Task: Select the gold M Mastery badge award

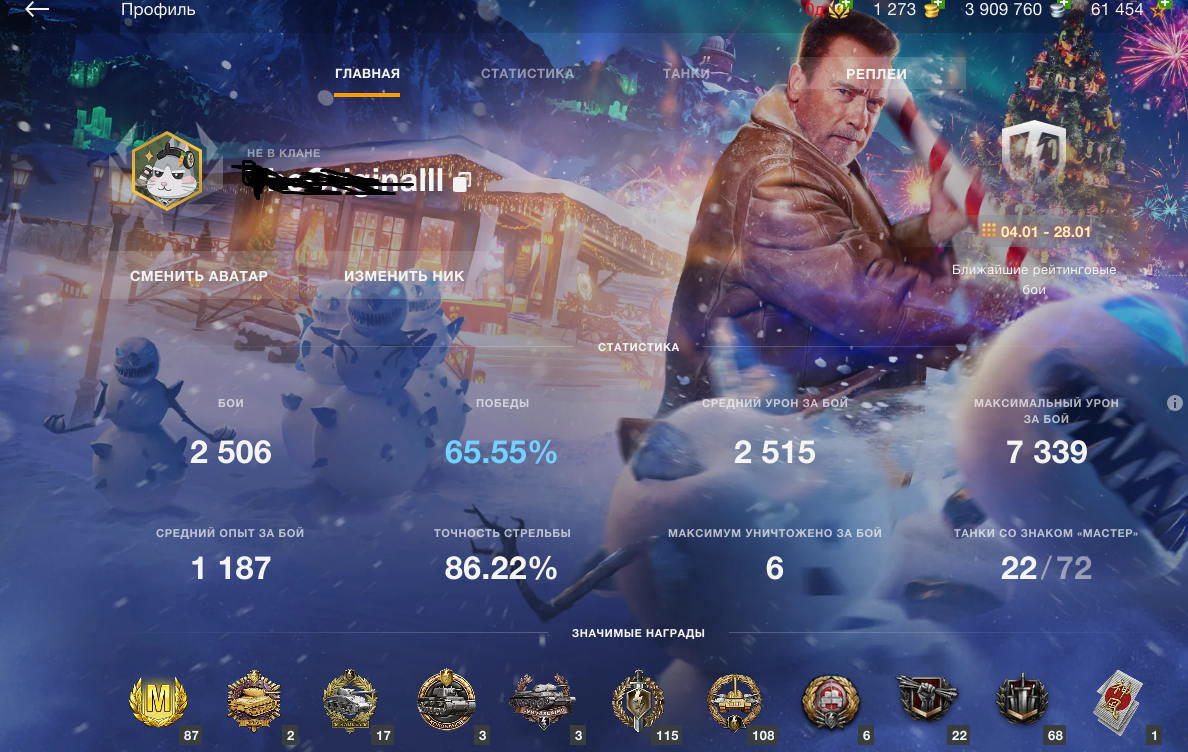Action: pyautogui.click(x=159, y=700)
